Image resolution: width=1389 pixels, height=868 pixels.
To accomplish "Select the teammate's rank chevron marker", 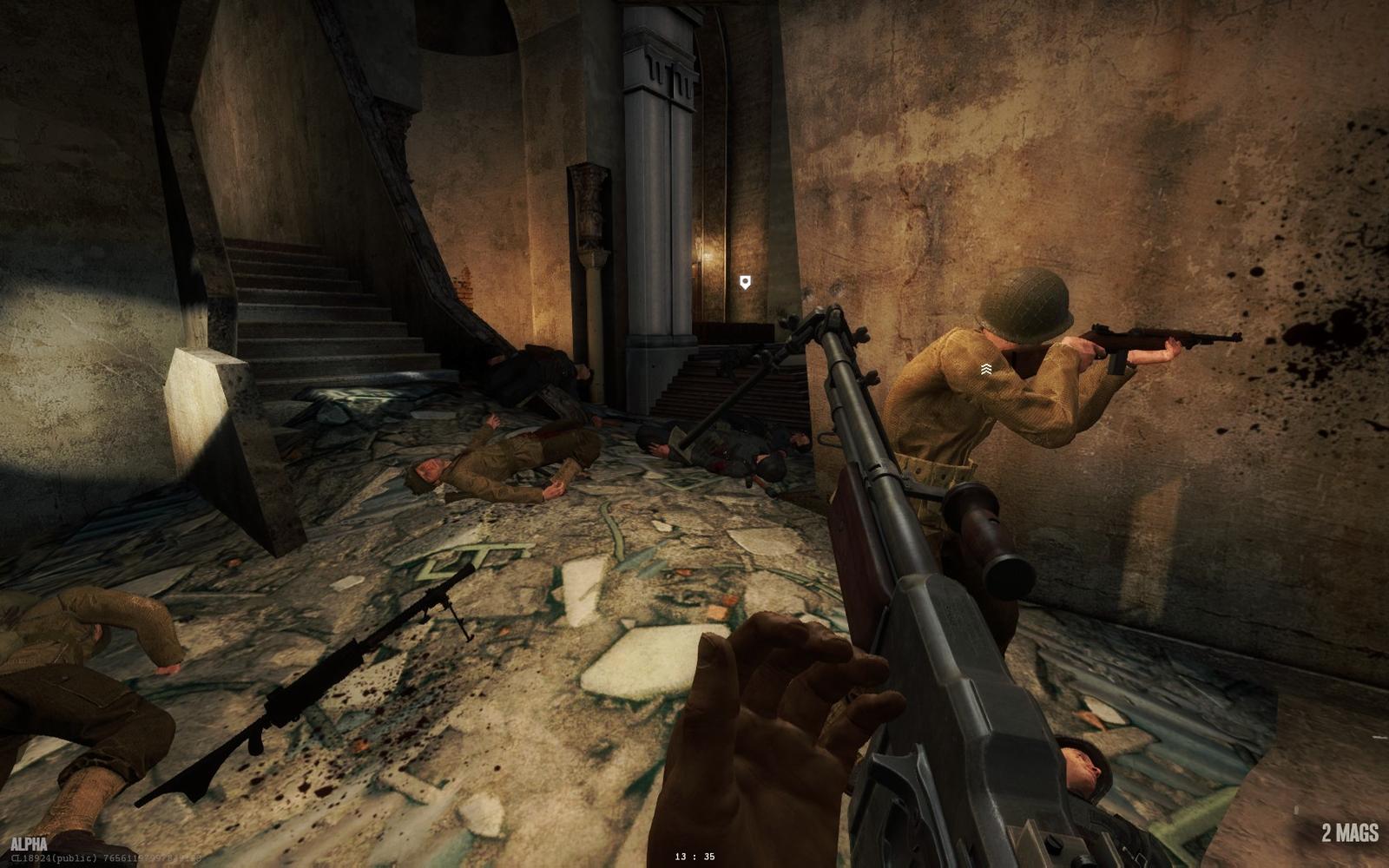I will point(986,370).
